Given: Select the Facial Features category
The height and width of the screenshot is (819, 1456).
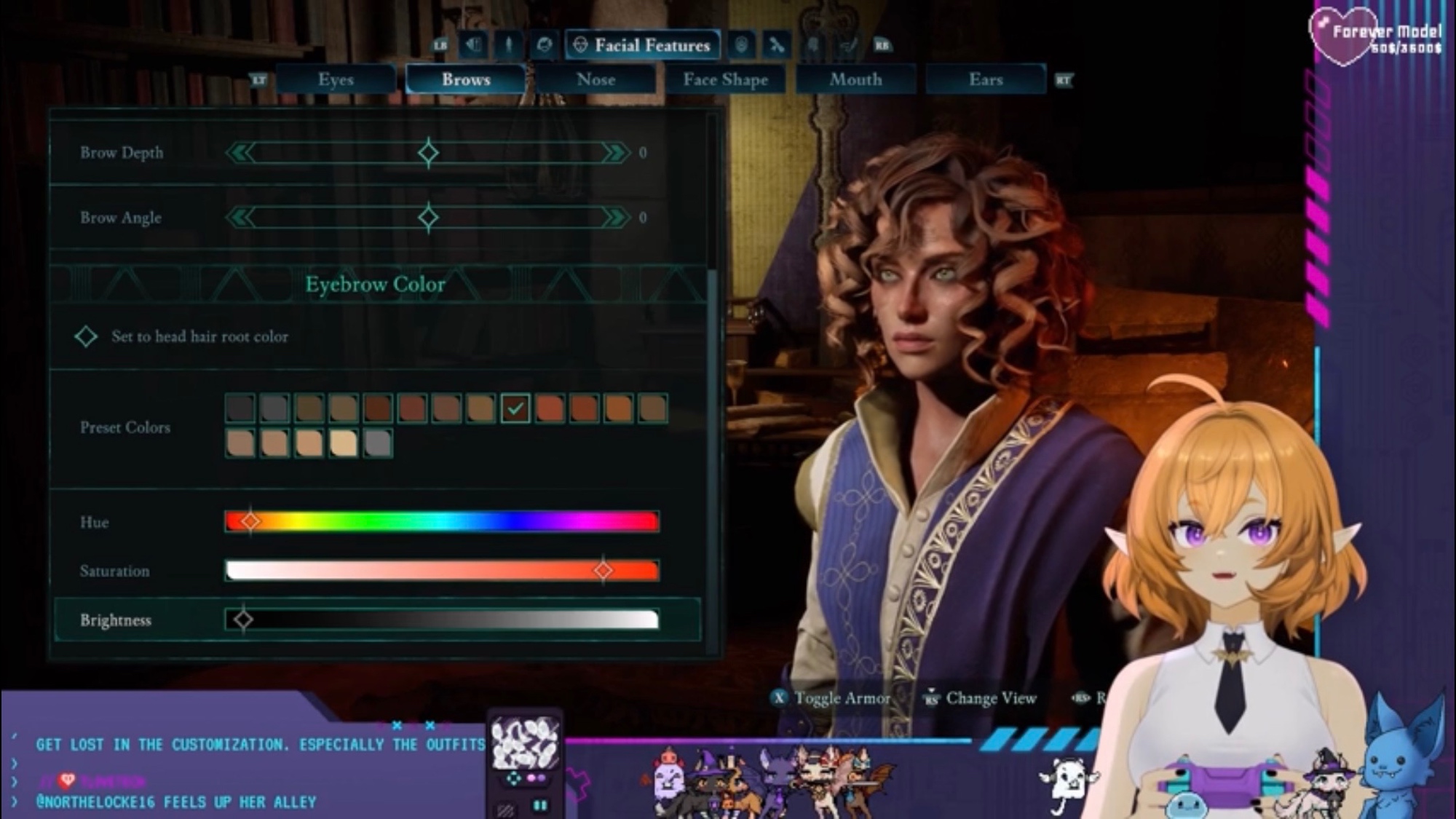Looking at the screenshot, I should point(642,45).
